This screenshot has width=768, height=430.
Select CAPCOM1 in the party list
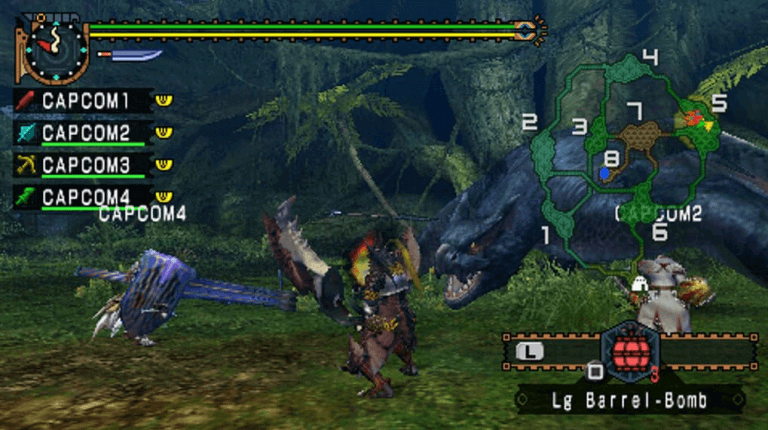(86, 101)
